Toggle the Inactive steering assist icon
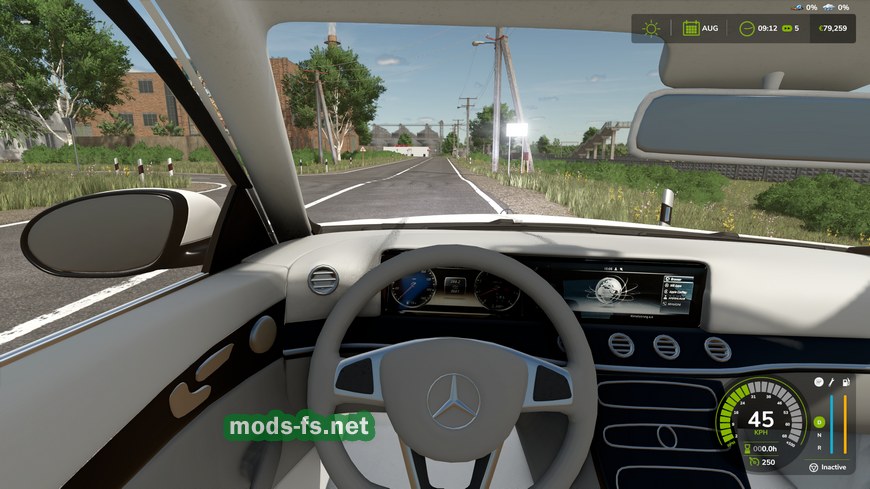 [x=813, y=467]
